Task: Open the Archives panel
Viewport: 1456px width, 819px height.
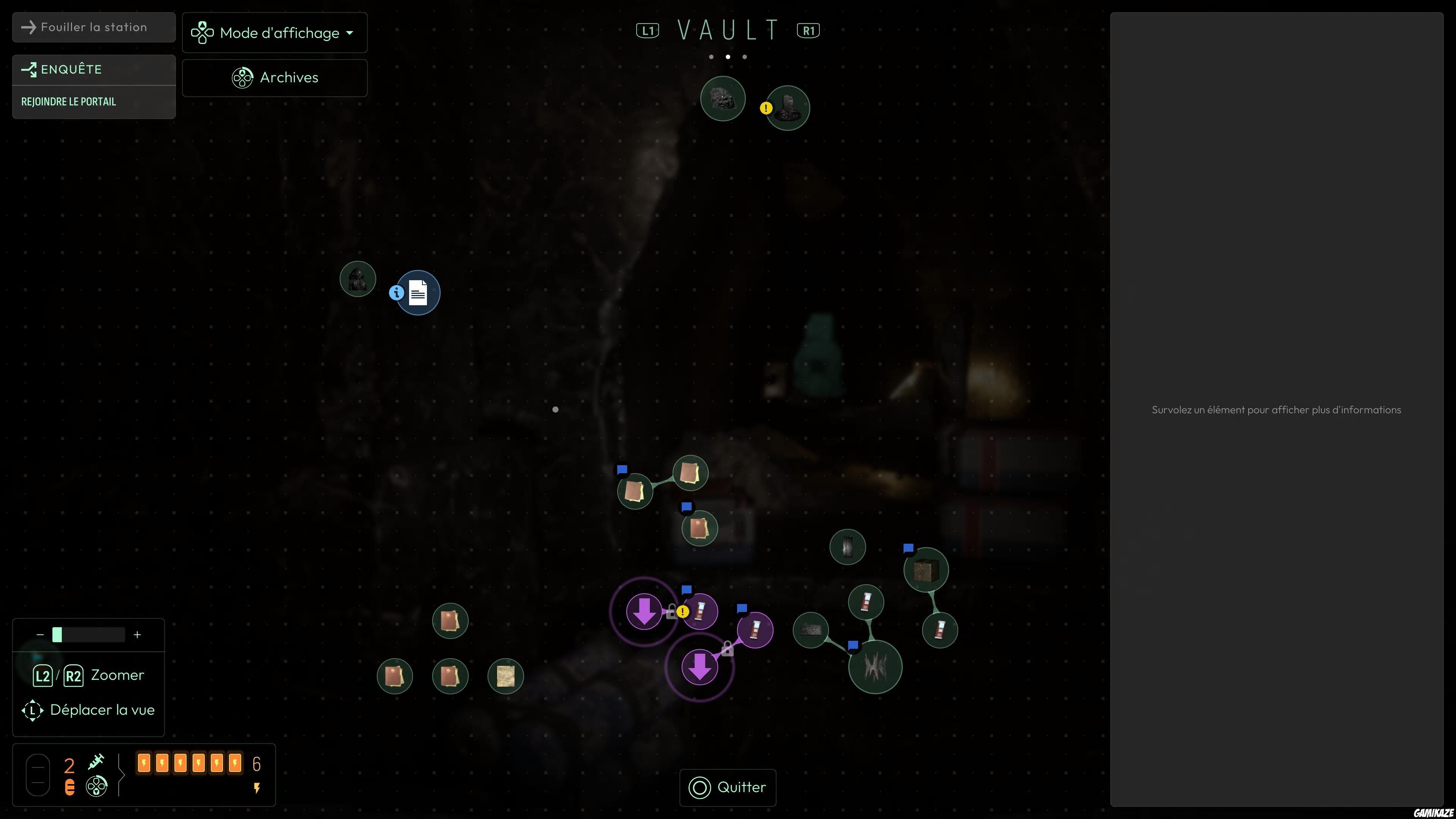Action: click(x=275, y=77)
